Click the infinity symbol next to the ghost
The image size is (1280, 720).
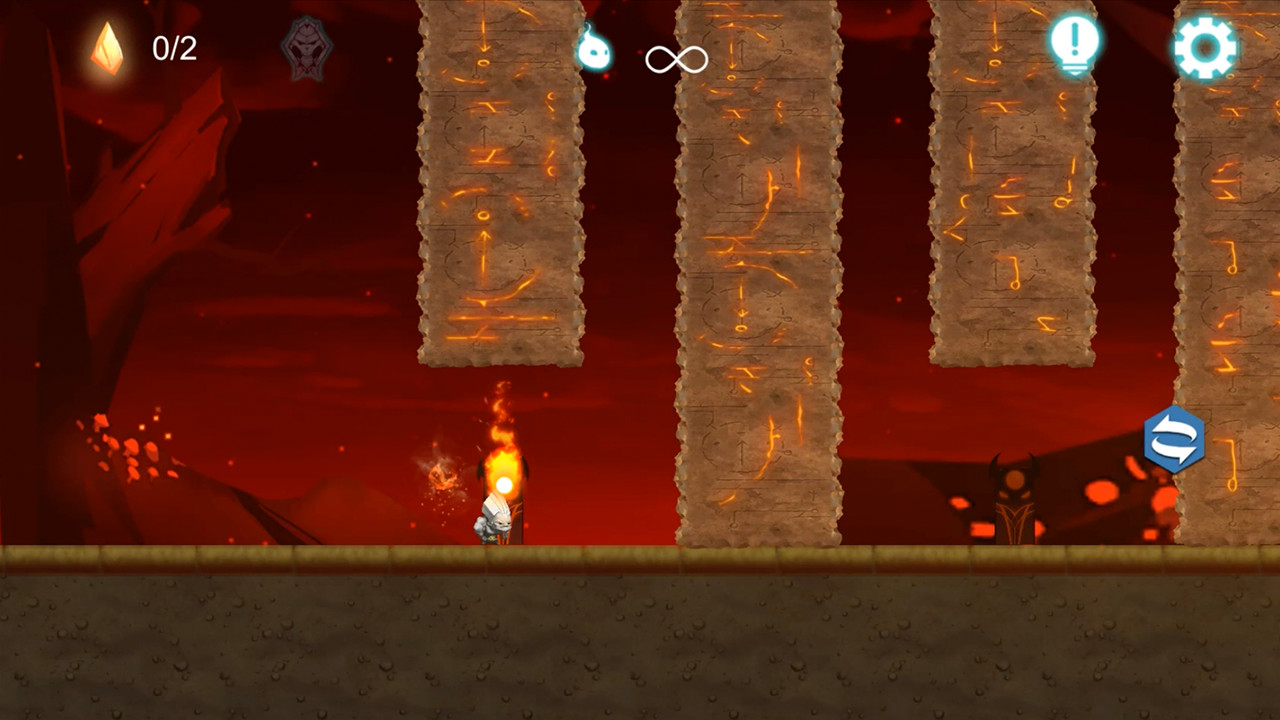[x=676, y=58]
